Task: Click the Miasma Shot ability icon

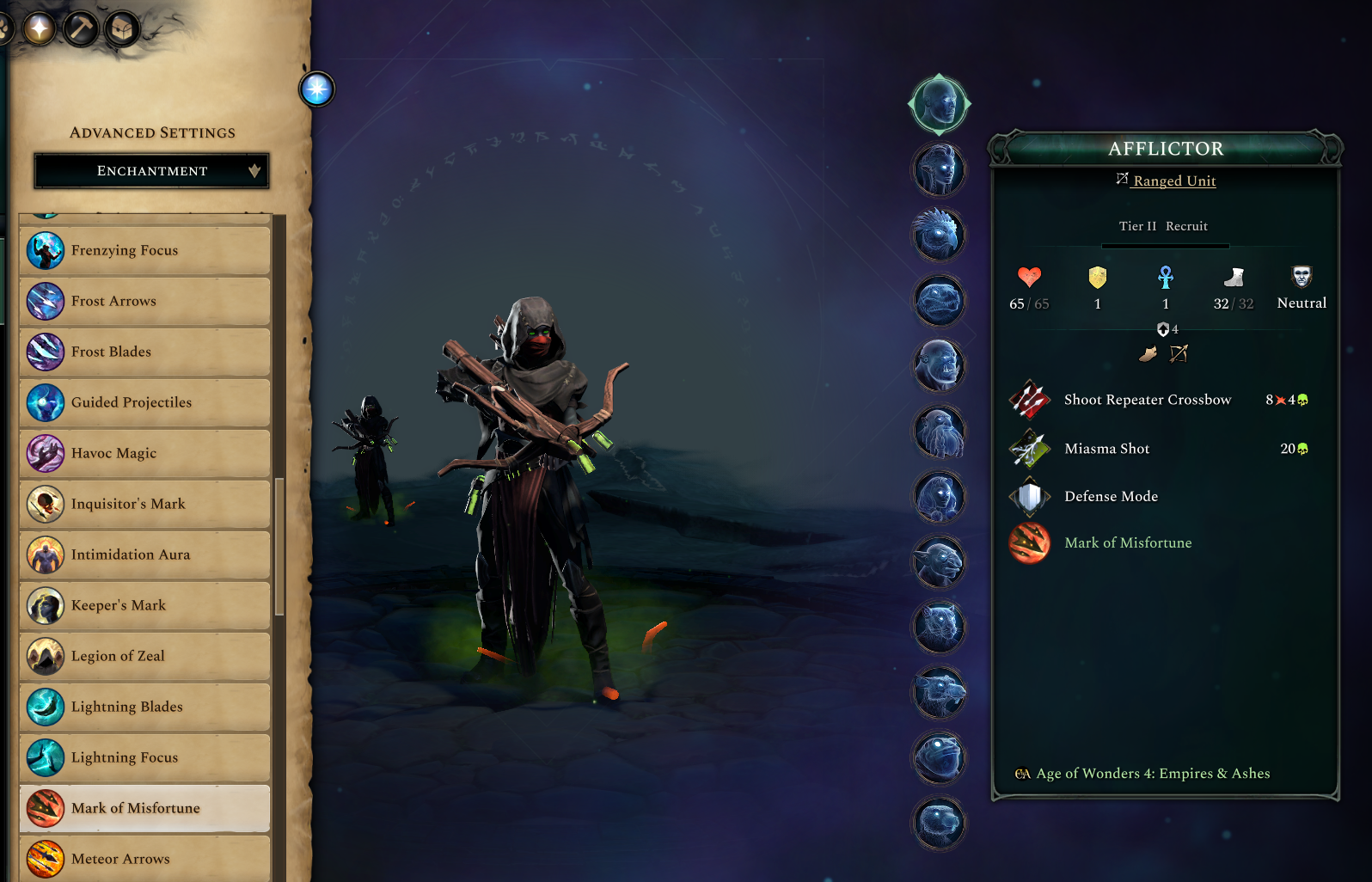Action: click(x=1029, y=449)
